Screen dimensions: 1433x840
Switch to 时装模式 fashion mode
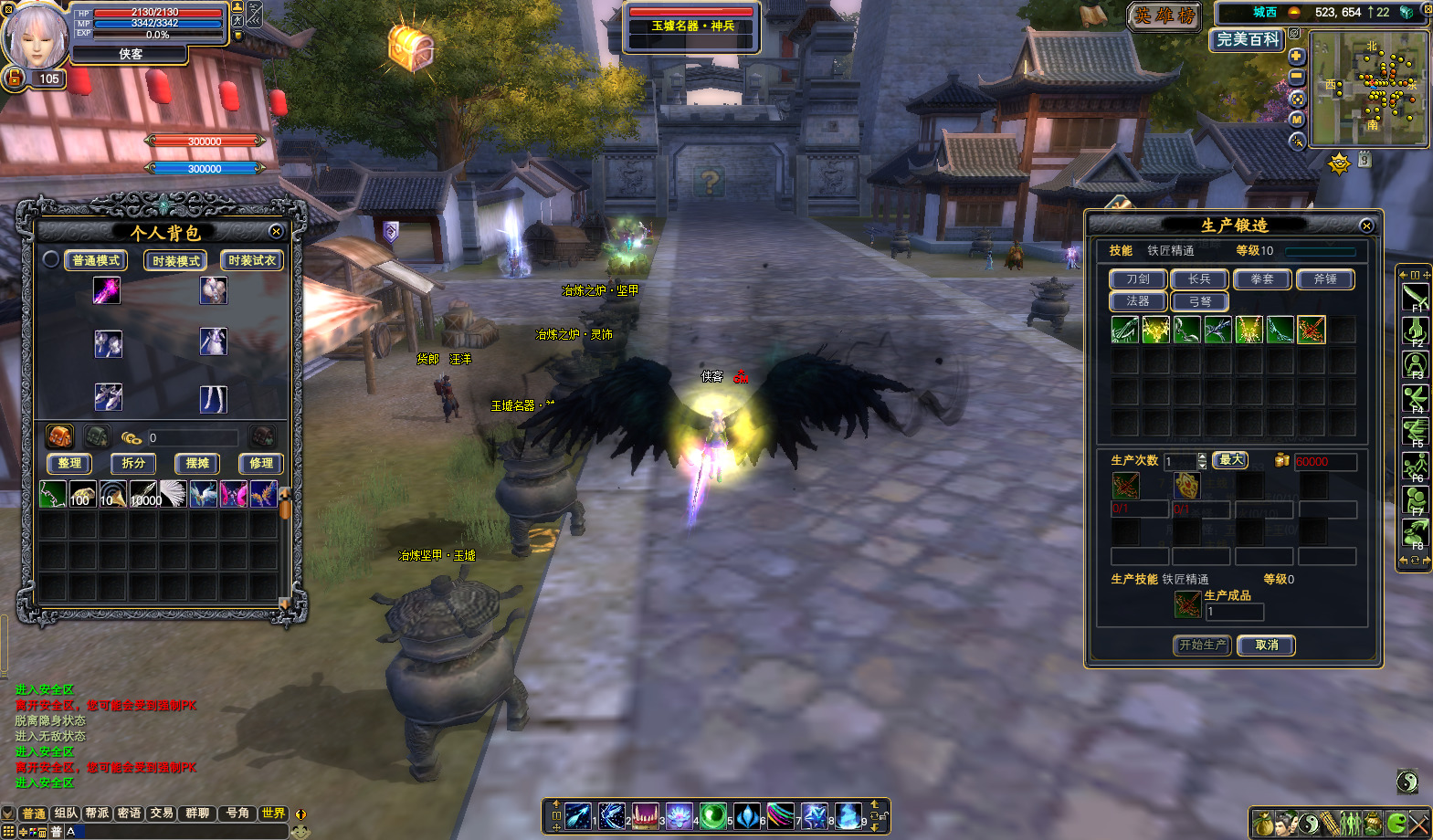[x=175, y=261]
